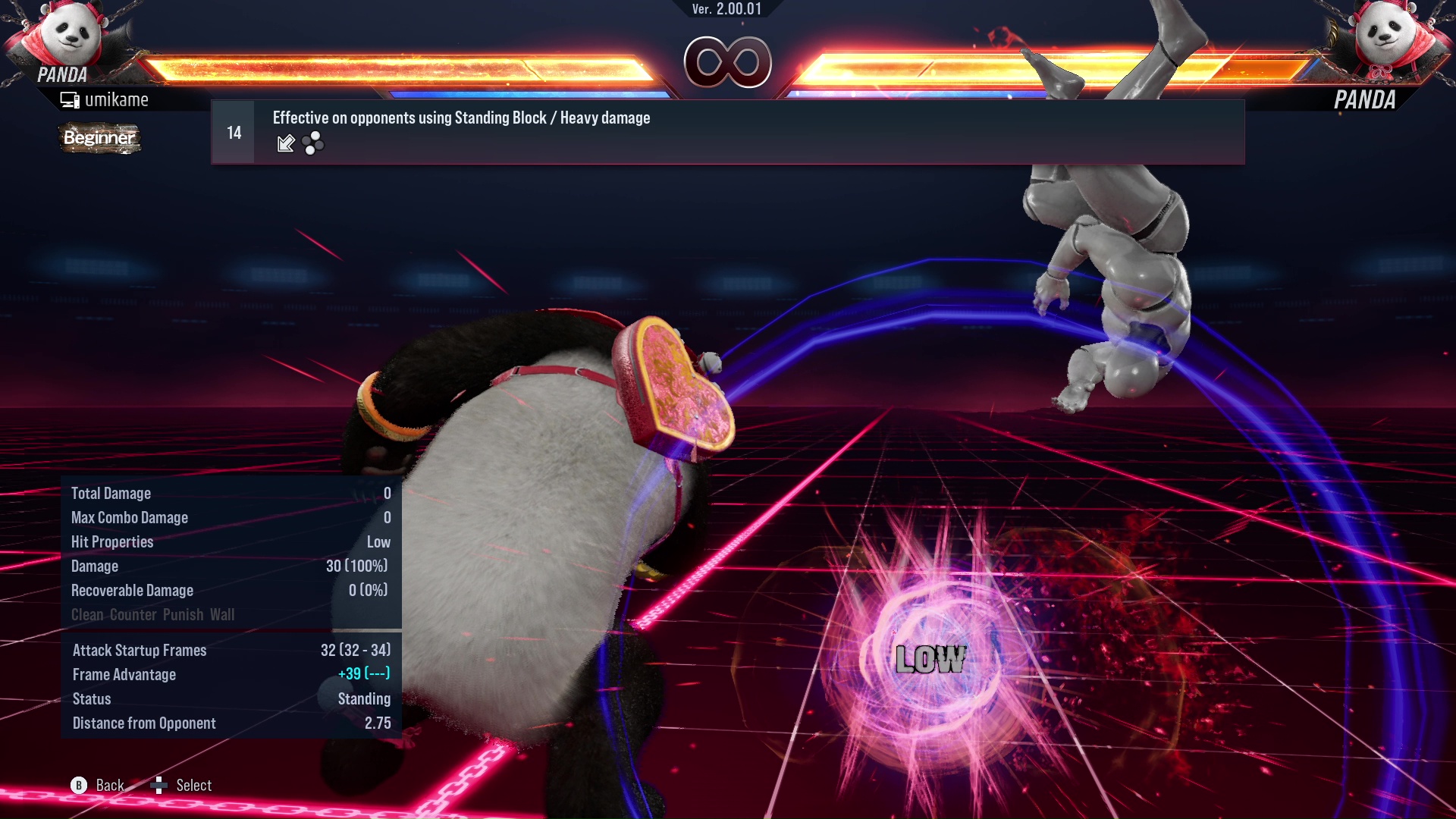Toggle the Punish indicator in stats panel
Screen dimensions: 1456x819
click(x=182, y=615)
